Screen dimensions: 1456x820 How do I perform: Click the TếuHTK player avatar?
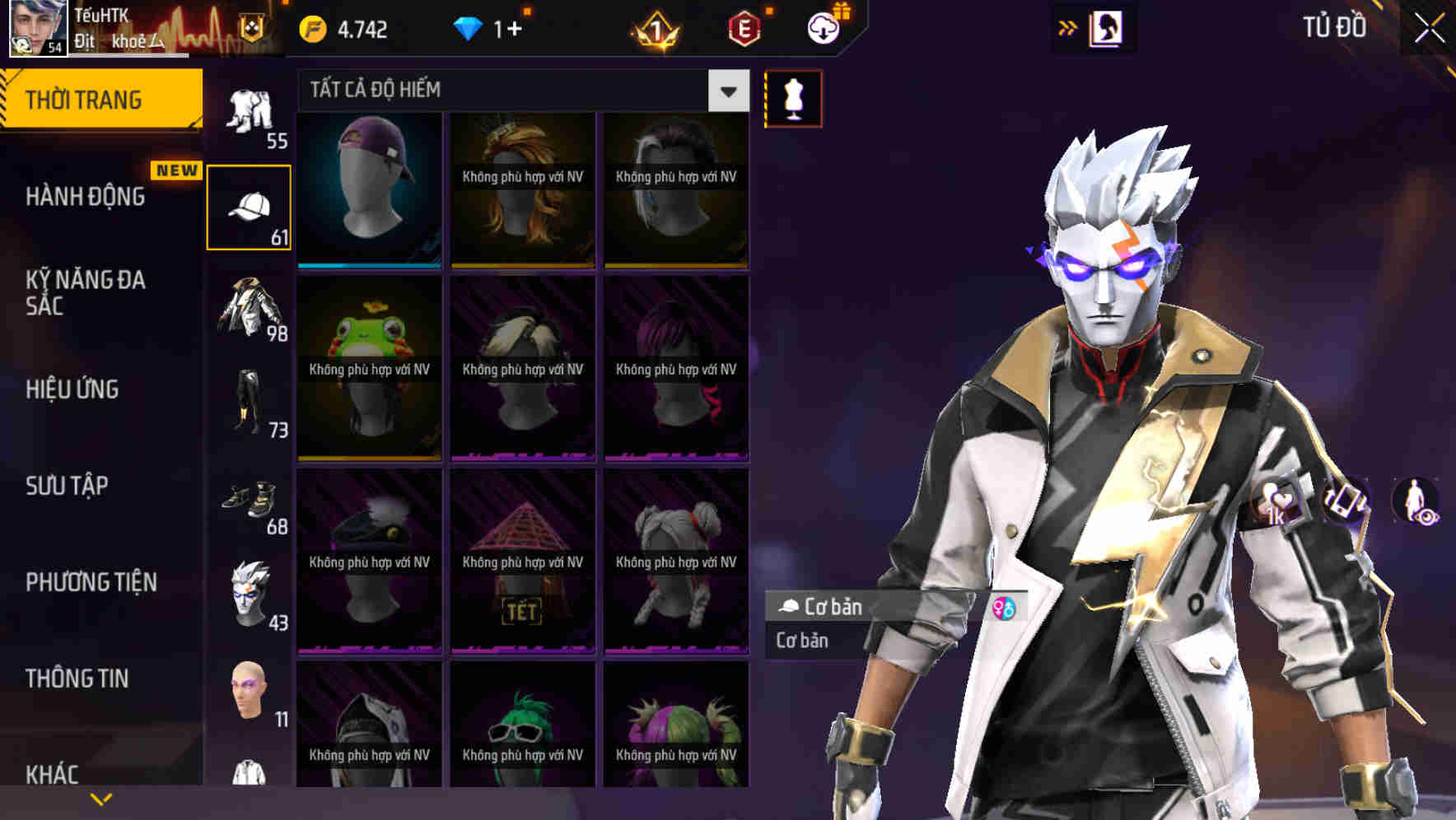[x=37, y=29]
